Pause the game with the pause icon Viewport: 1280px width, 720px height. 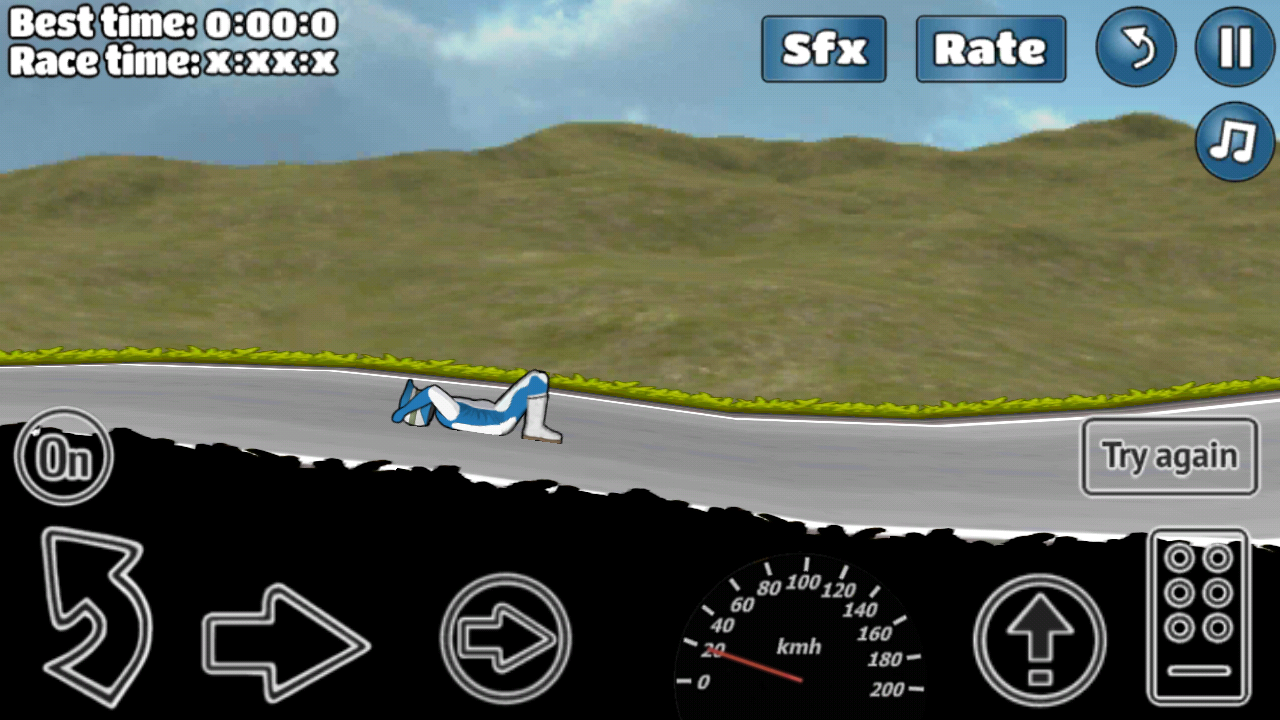(1234, 48)
